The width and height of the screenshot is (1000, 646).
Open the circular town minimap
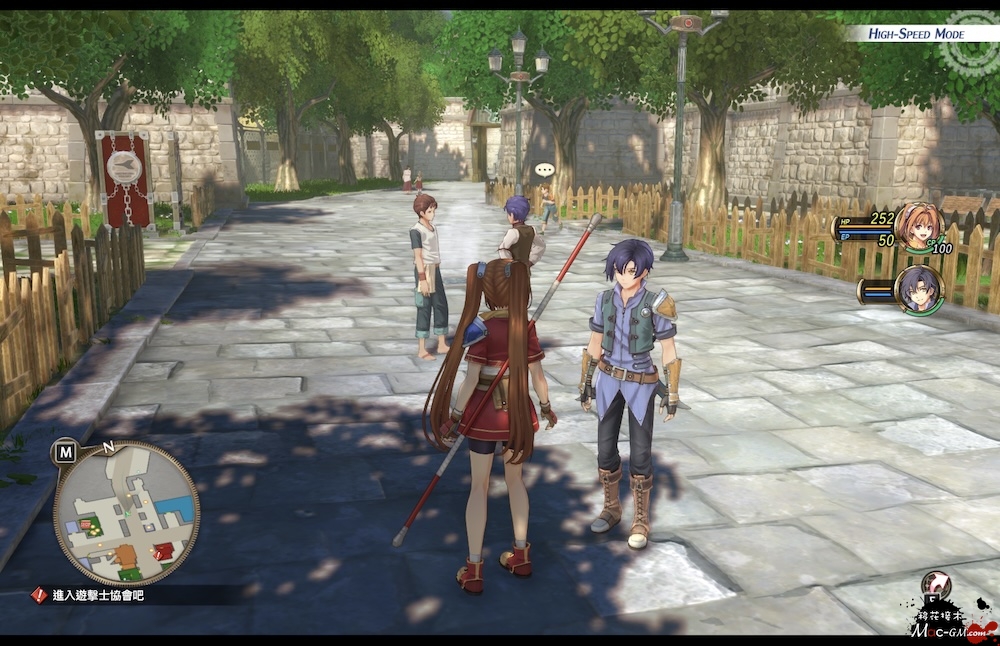click(126, 513)
